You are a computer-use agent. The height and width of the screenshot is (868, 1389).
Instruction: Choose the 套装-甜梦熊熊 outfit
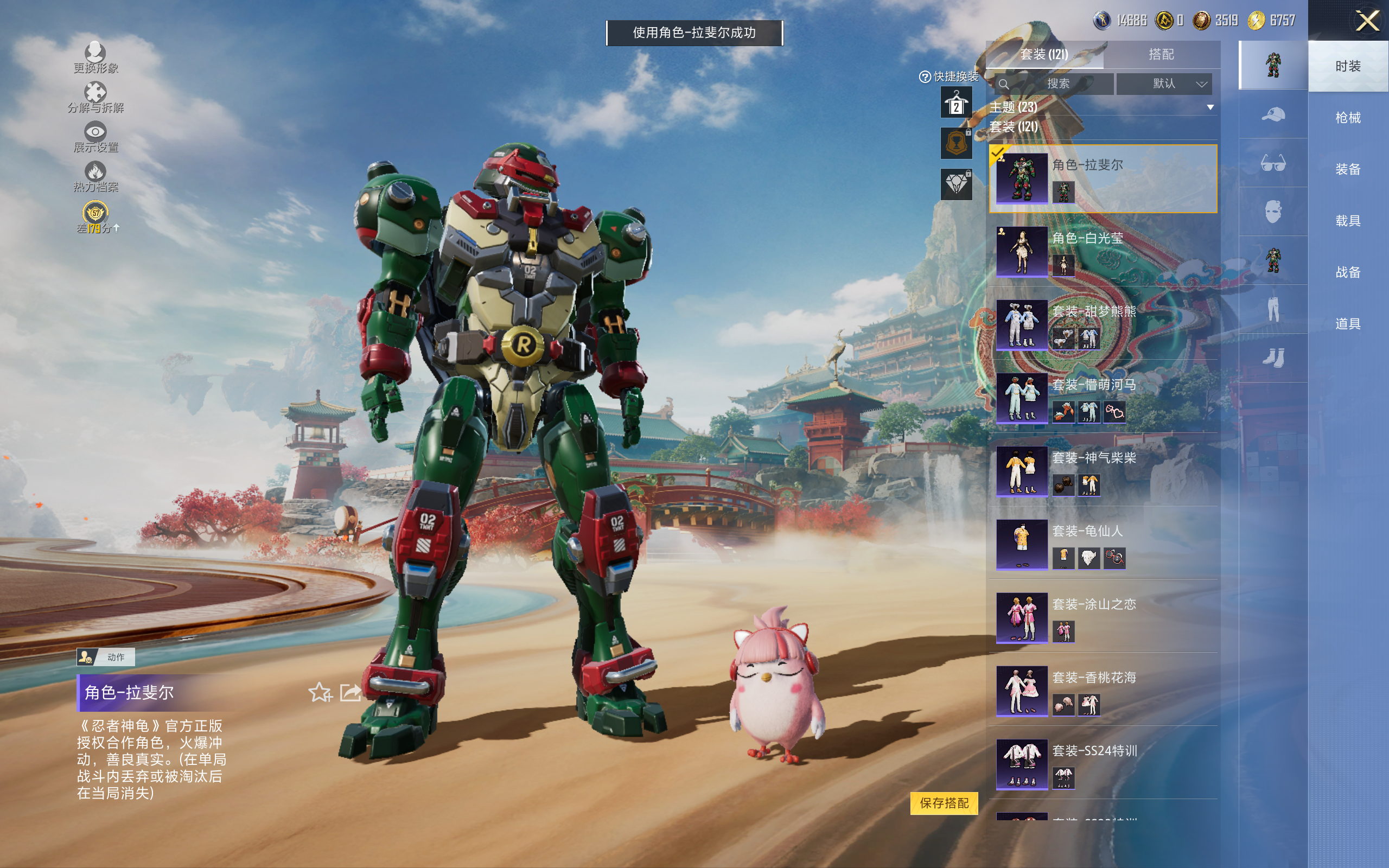click(x=1102, y=324)
